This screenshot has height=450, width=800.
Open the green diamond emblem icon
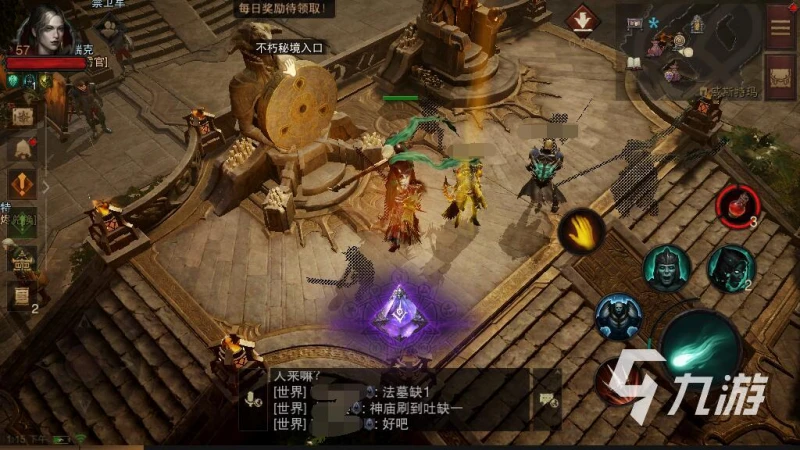22,222
